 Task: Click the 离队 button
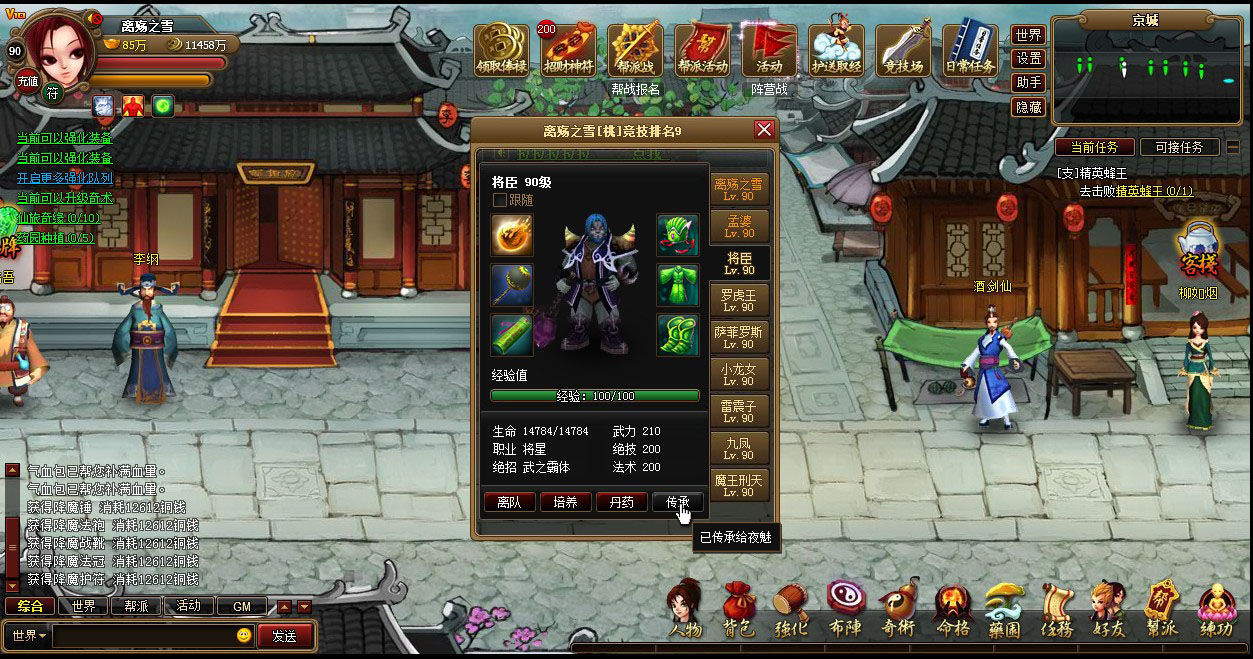click(x=509, y=502)
